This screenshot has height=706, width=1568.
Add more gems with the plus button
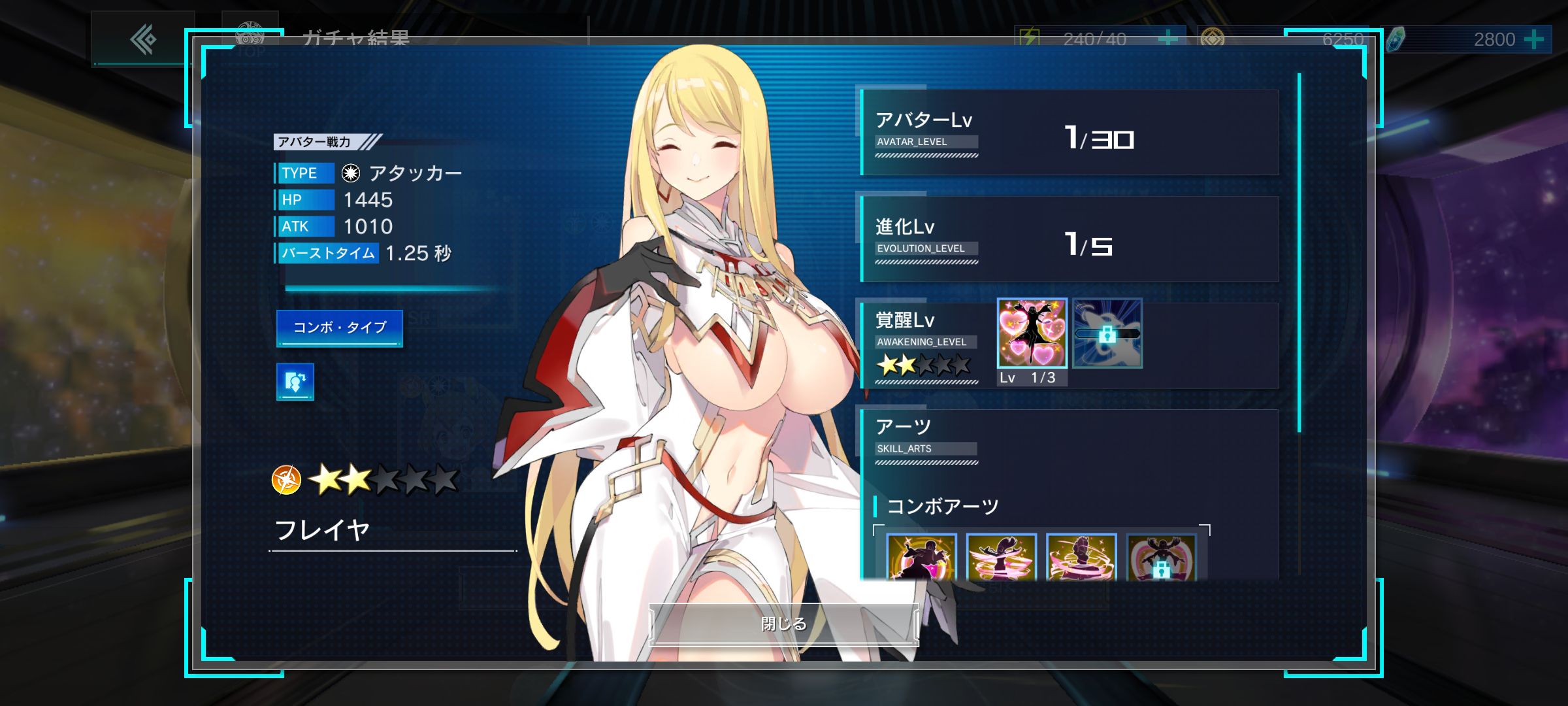click(x=1533, y=40)
